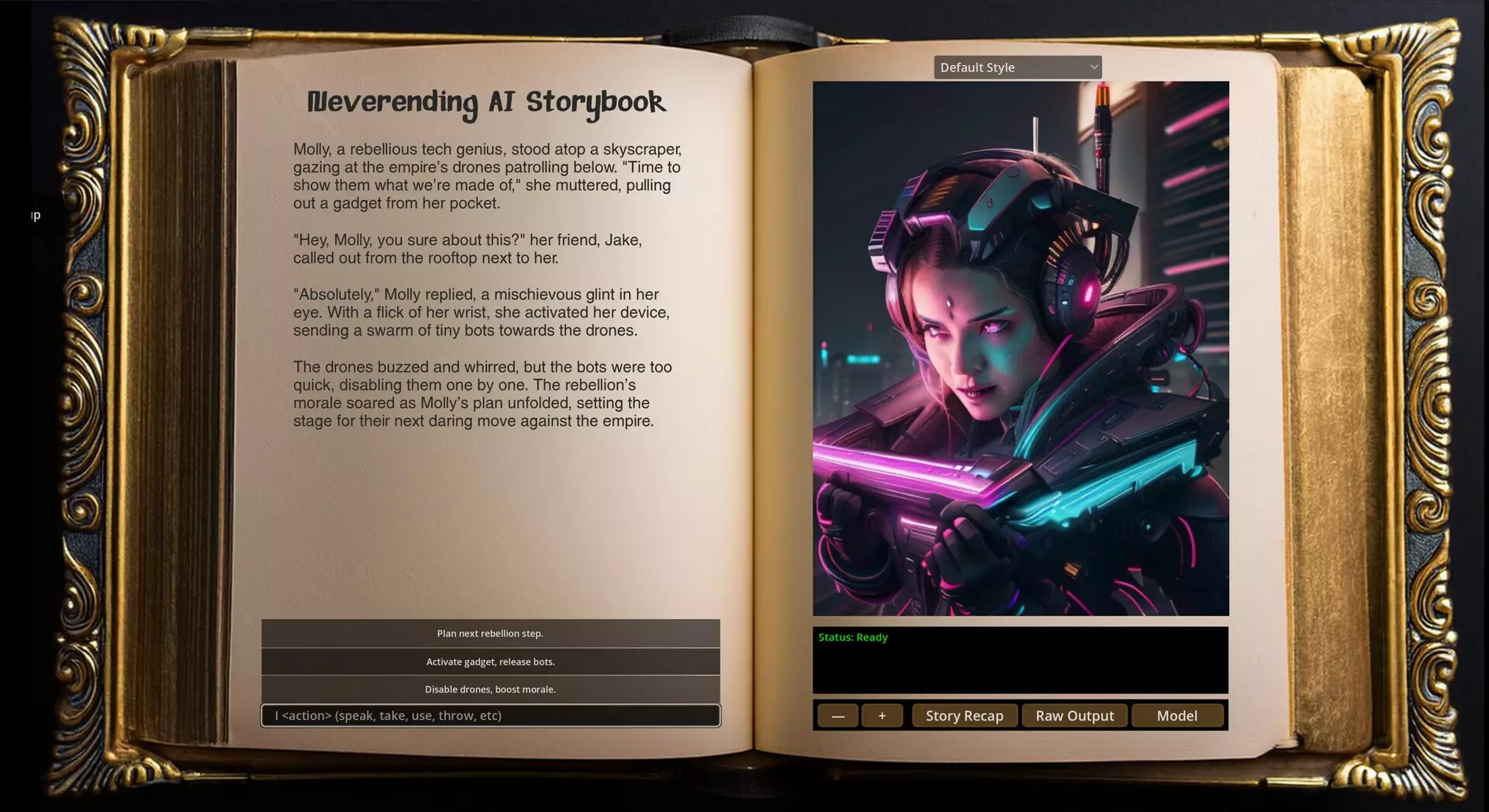Click the "I <action>" input field

coord(490,716)
